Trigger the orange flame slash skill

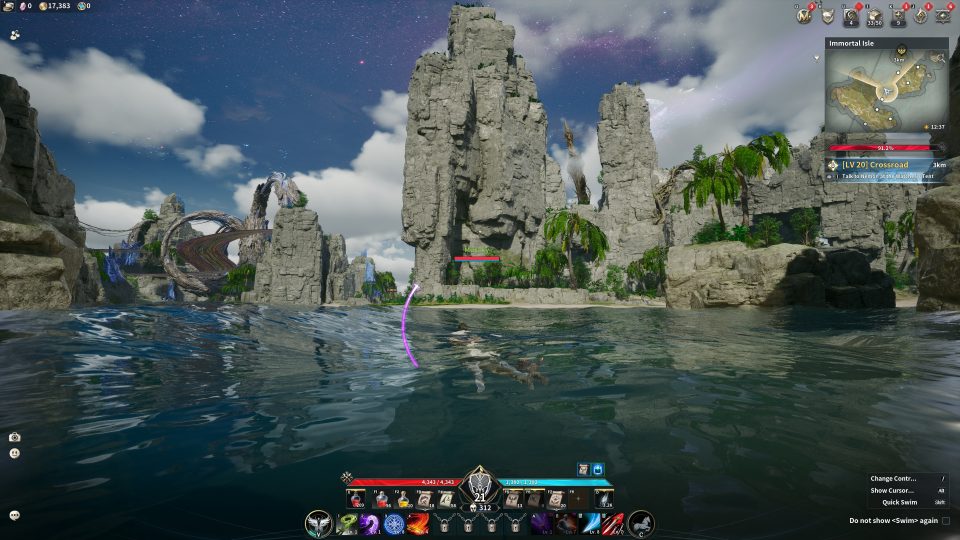(x=418, y=523)
